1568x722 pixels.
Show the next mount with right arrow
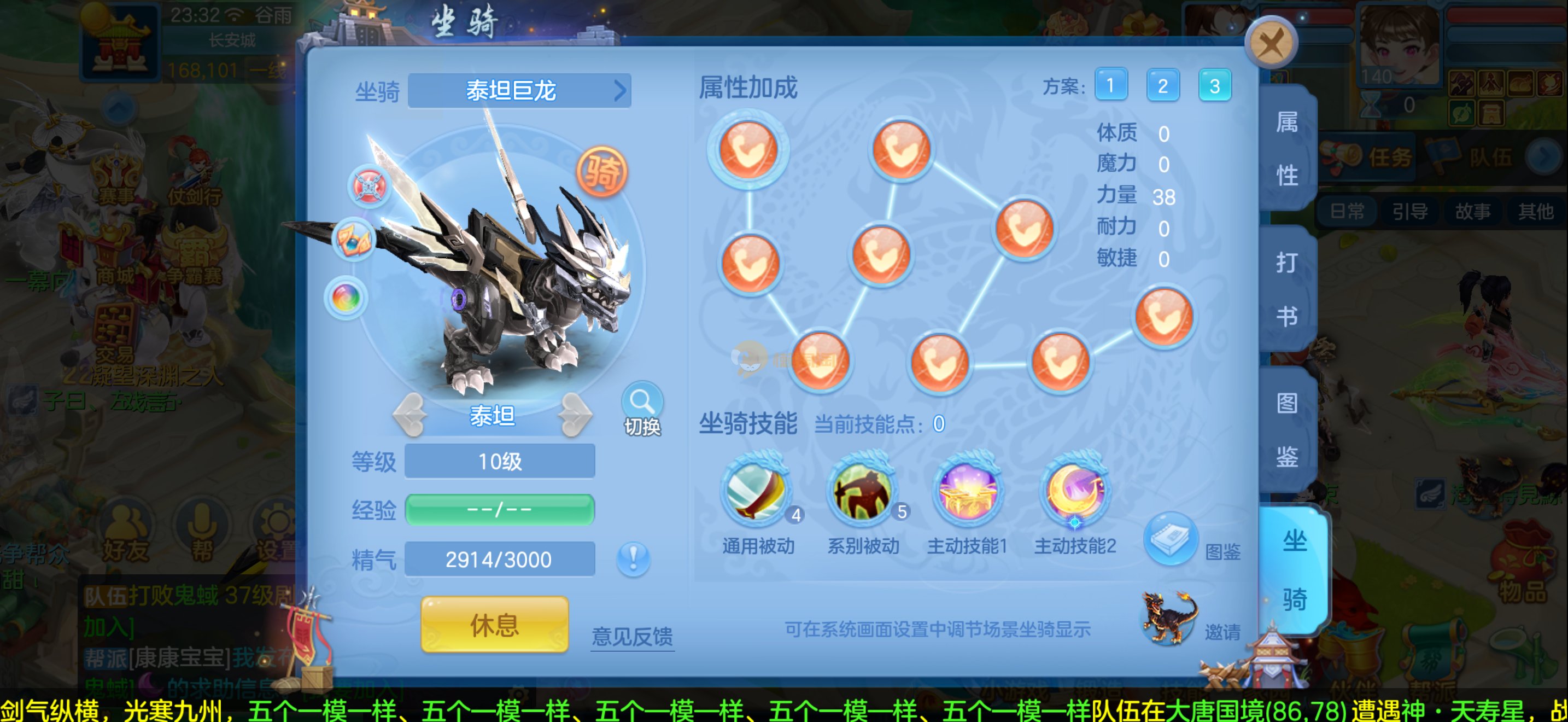click(x=574, y=415)
